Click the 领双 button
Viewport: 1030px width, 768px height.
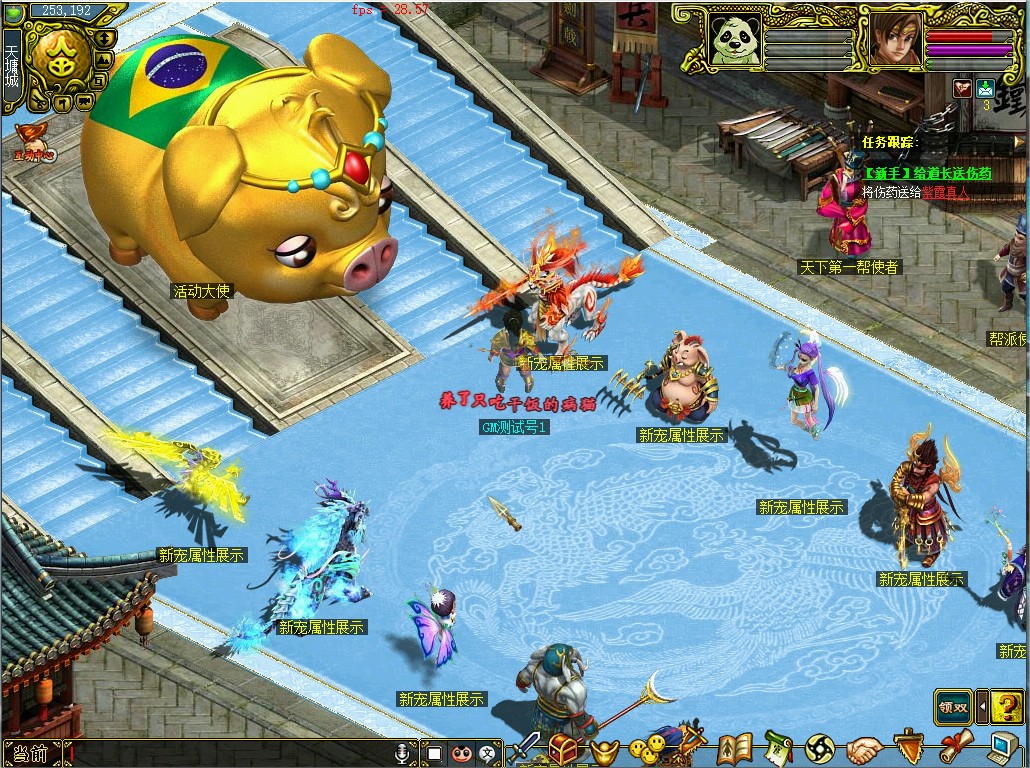pos(953,707)
